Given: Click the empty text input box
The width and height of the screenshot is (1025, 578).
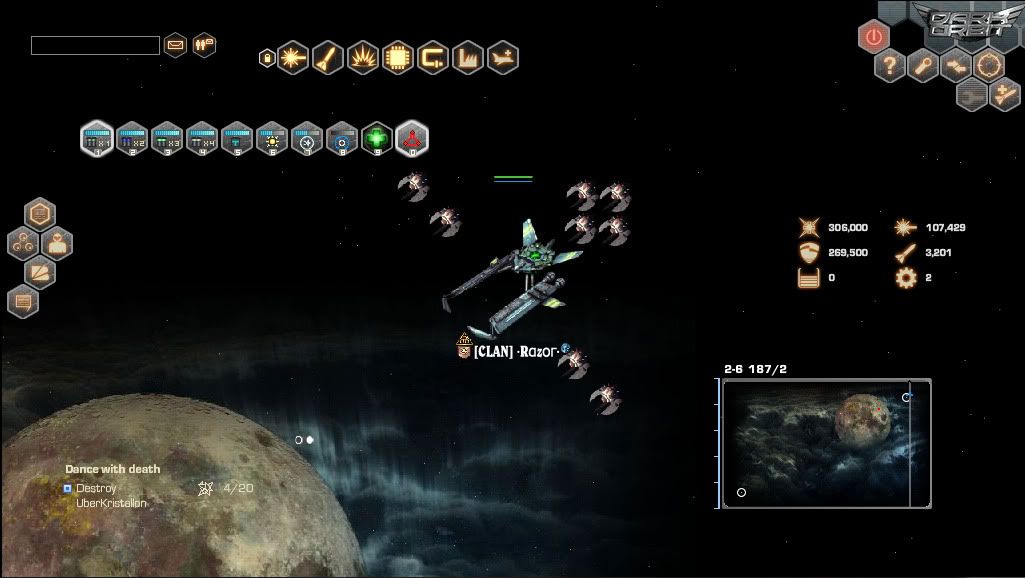Looking at the screenshot, I should click(95, 45).
